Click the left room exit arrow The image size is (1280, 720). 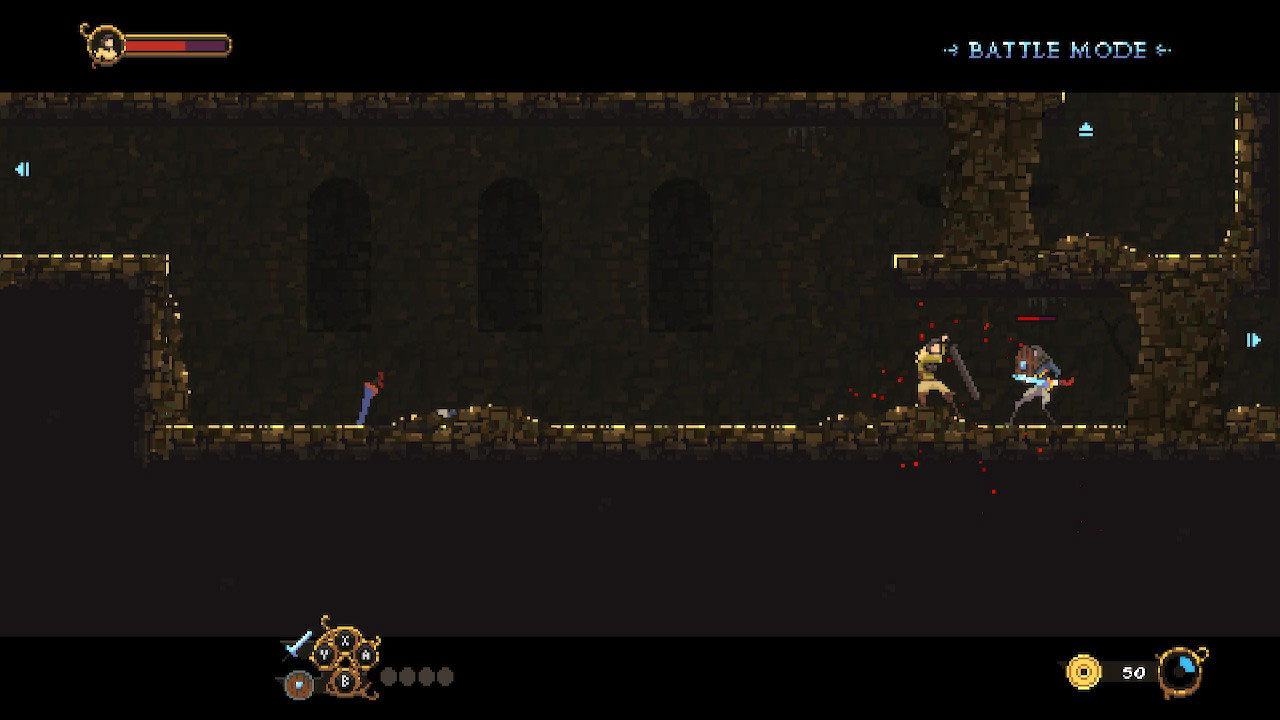[22, 169]
